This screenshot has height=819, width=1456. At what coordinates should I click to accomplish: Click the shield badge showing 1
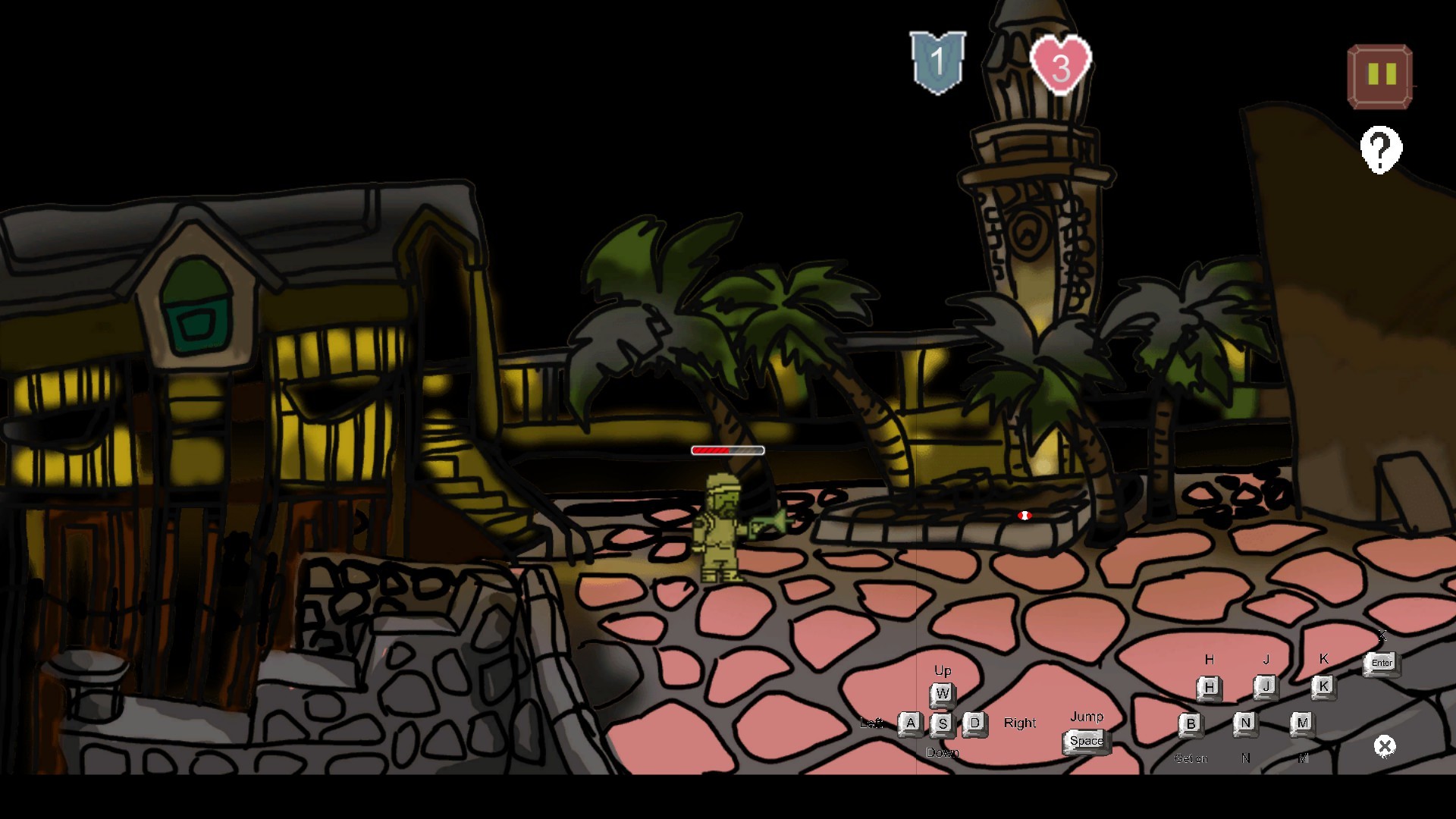coord(939,62)
